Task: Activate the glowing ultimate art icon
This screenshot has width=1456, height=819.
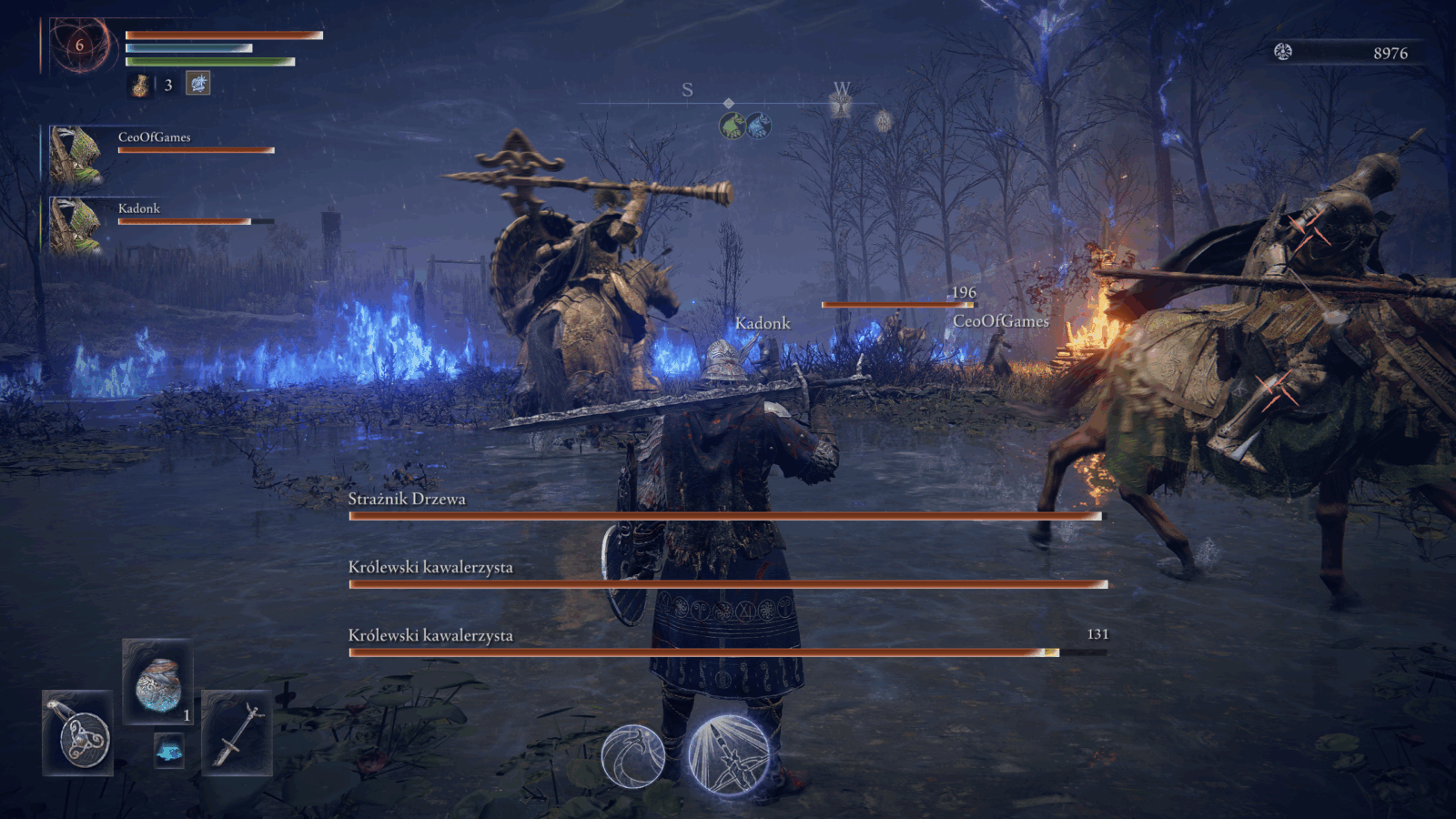Action: [x=729, y=755]
